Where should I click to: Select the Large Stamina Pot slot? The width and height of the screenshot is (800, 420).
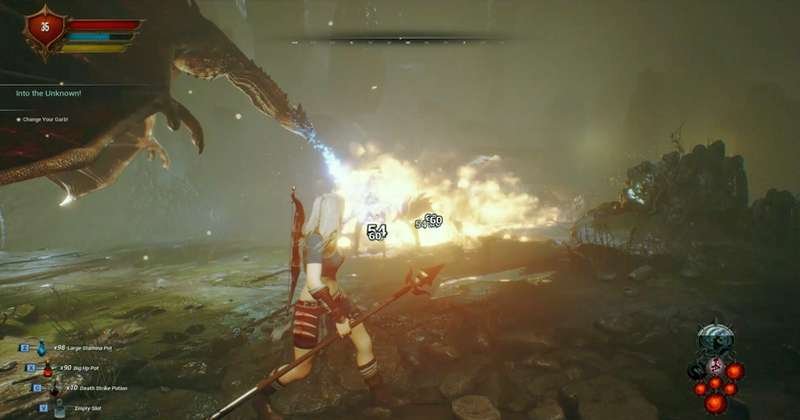coord(42,349)
